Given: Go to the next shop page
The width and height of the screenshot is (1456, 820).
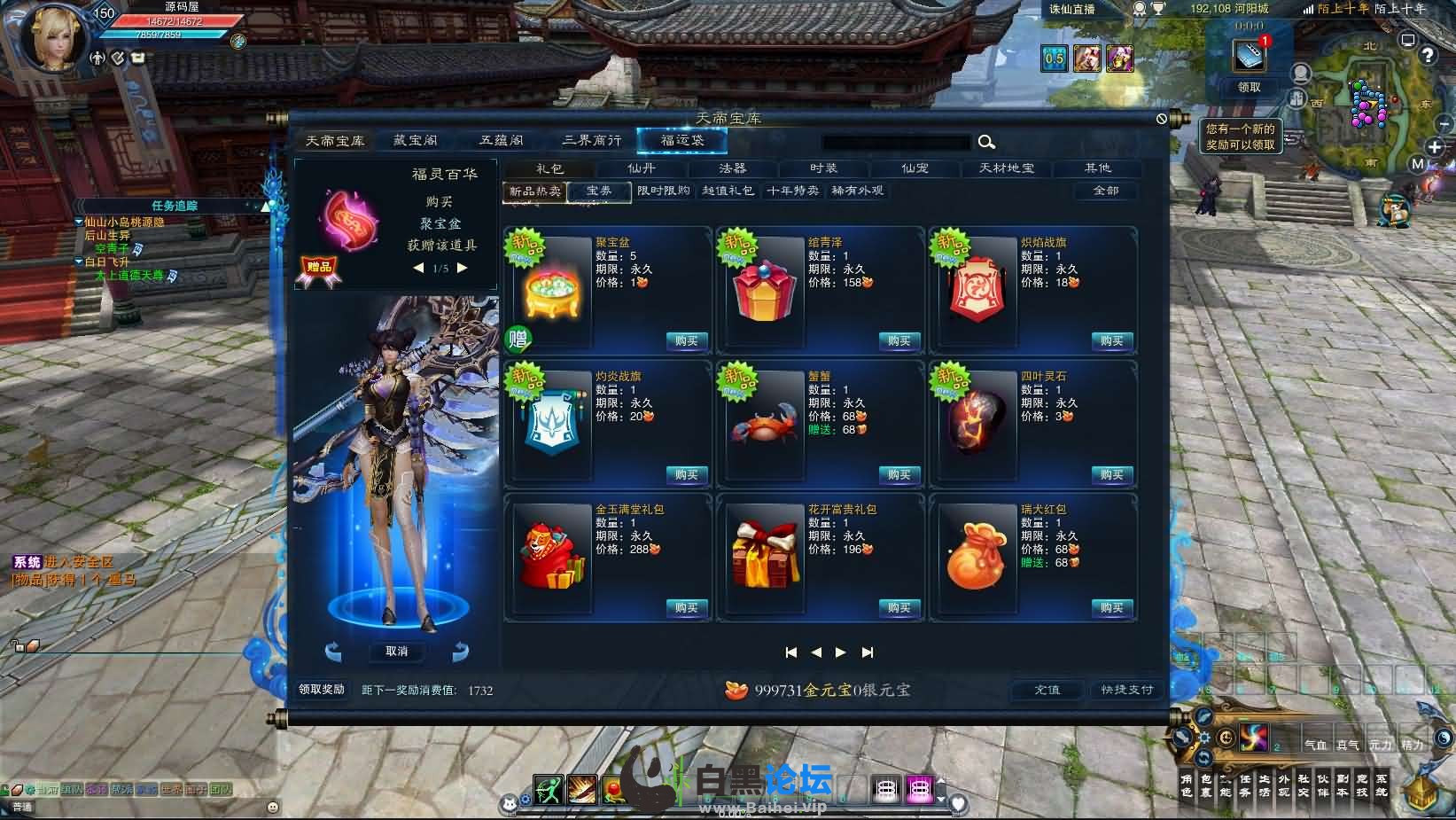Looking at the screenshot, I should tap(841, 652).
